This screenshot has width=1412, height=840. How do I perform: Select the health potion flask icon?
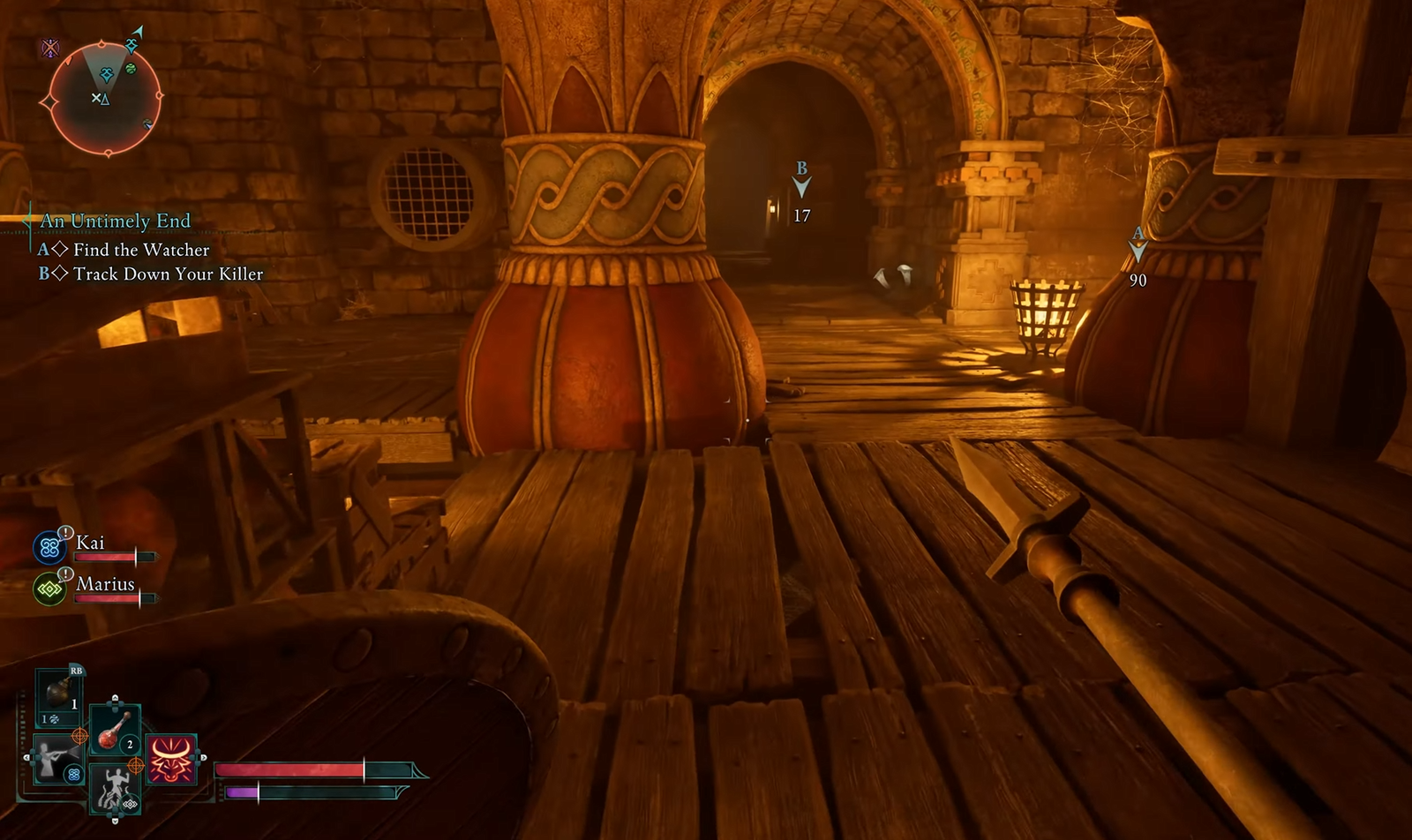point(113,731)
